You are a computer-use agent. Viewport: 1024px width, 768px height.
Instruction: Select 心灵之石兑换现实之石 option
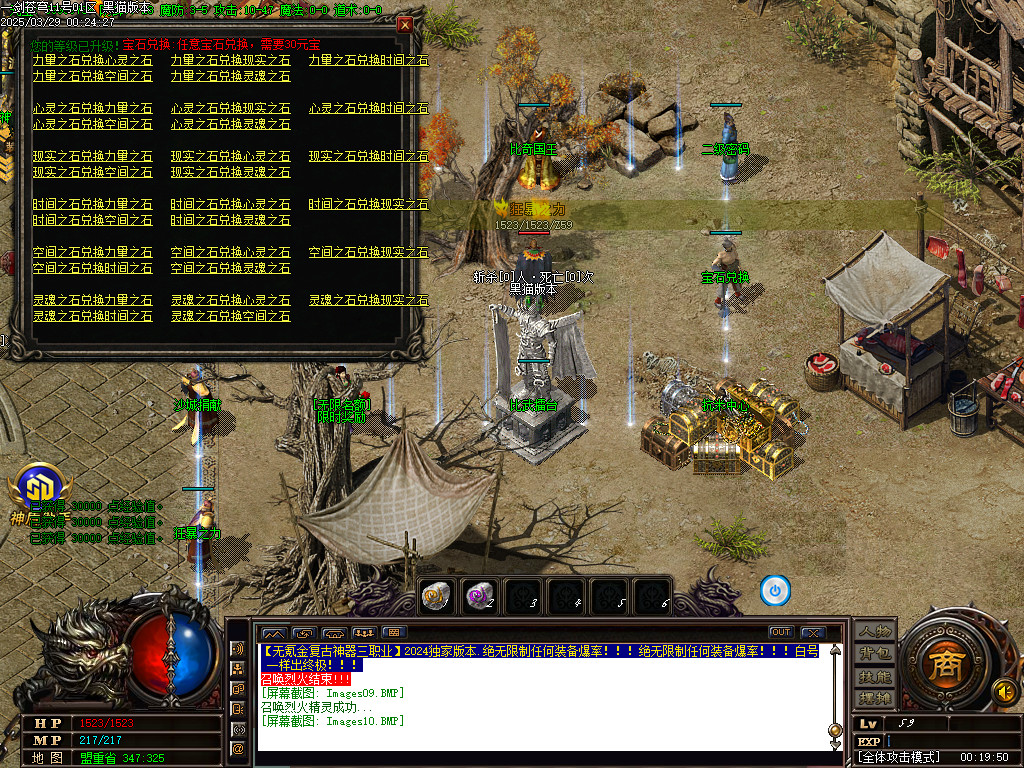pyautogui.click(x=230, y=108)
